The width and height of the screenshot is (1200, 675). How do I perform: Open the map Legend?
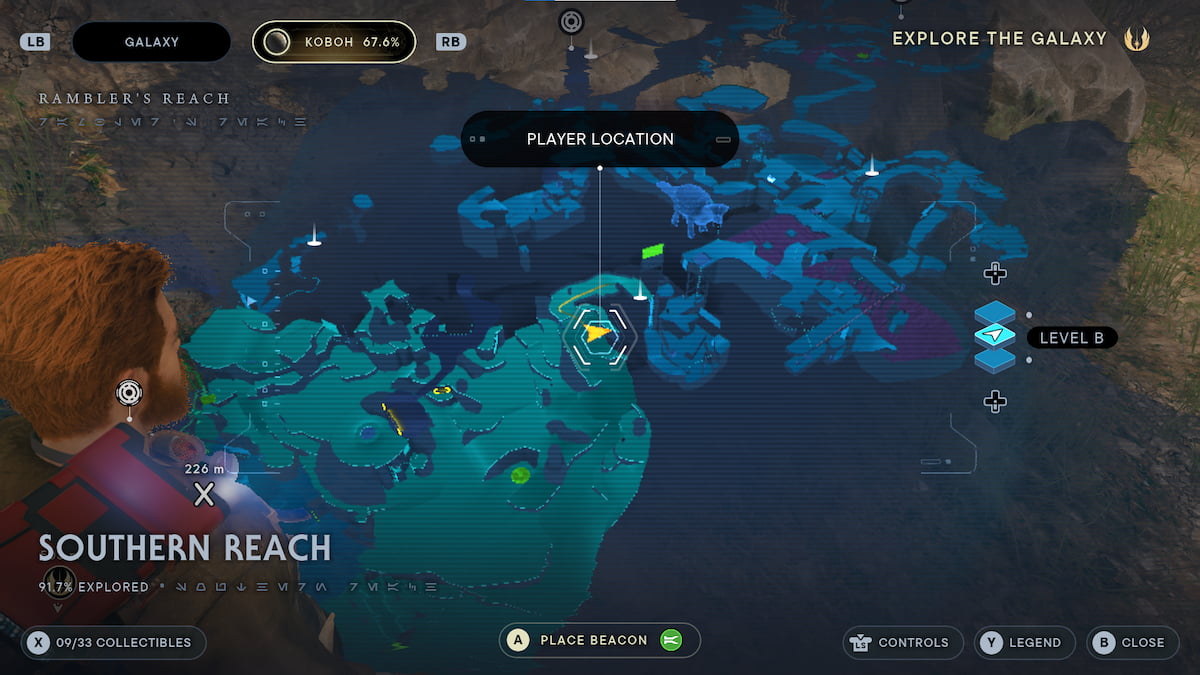tap(1024, 642)
